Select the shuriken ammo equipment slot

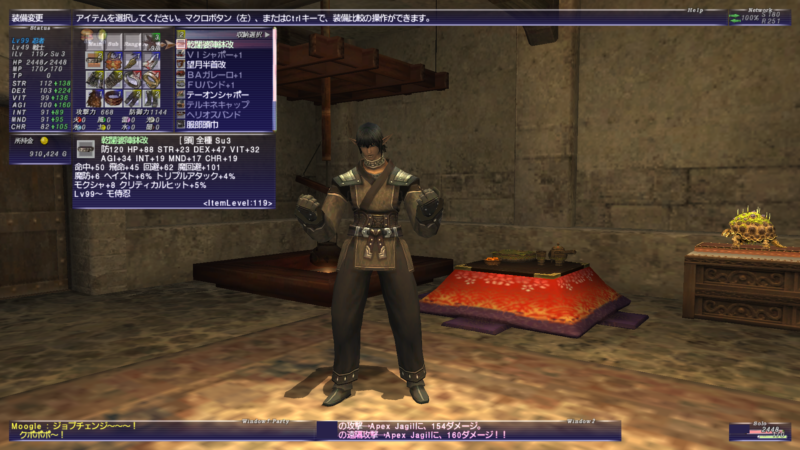click(150, 42)
